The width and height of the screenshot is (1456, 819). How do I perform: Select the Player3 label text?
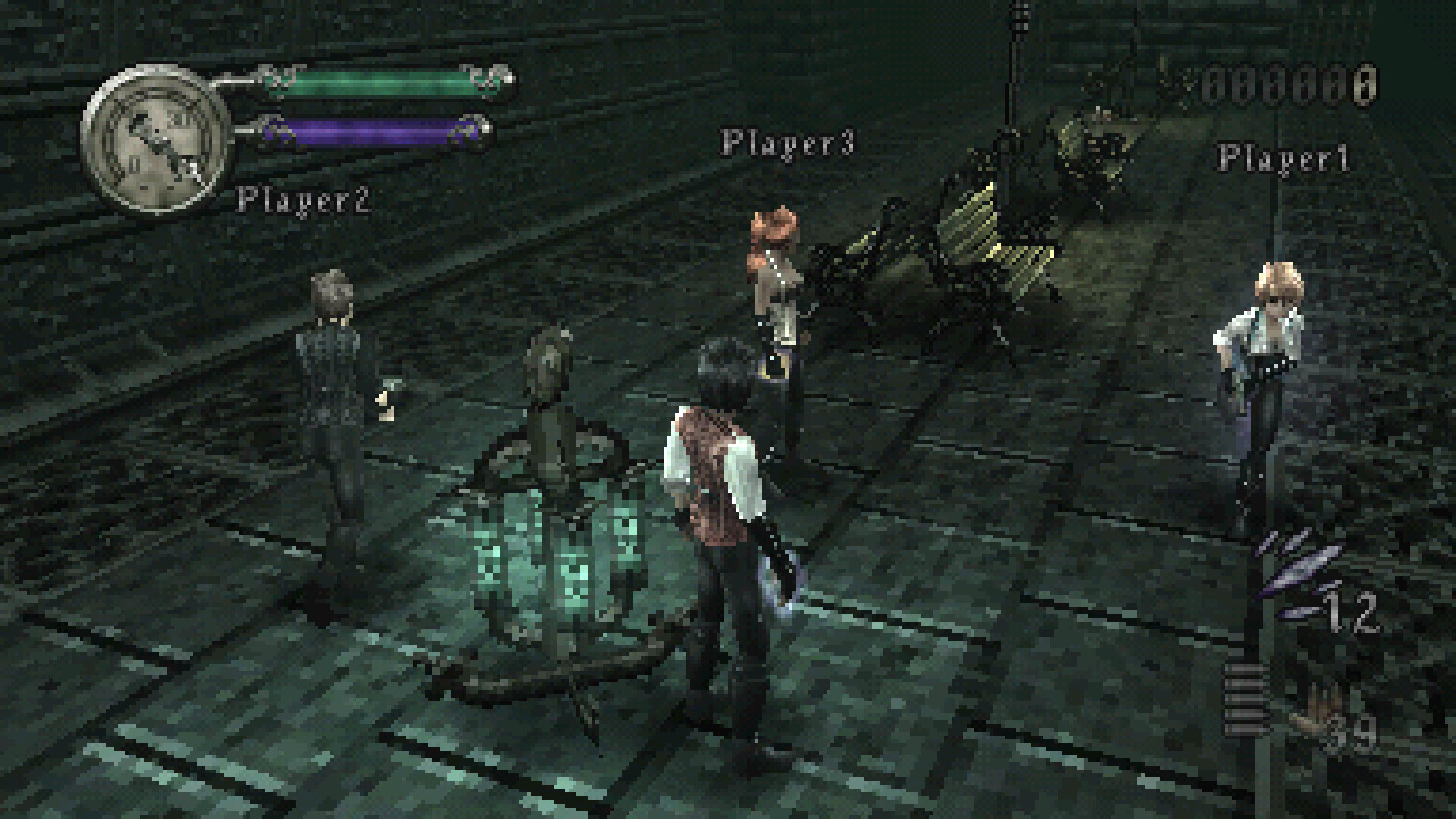click(x=789, y=144)
